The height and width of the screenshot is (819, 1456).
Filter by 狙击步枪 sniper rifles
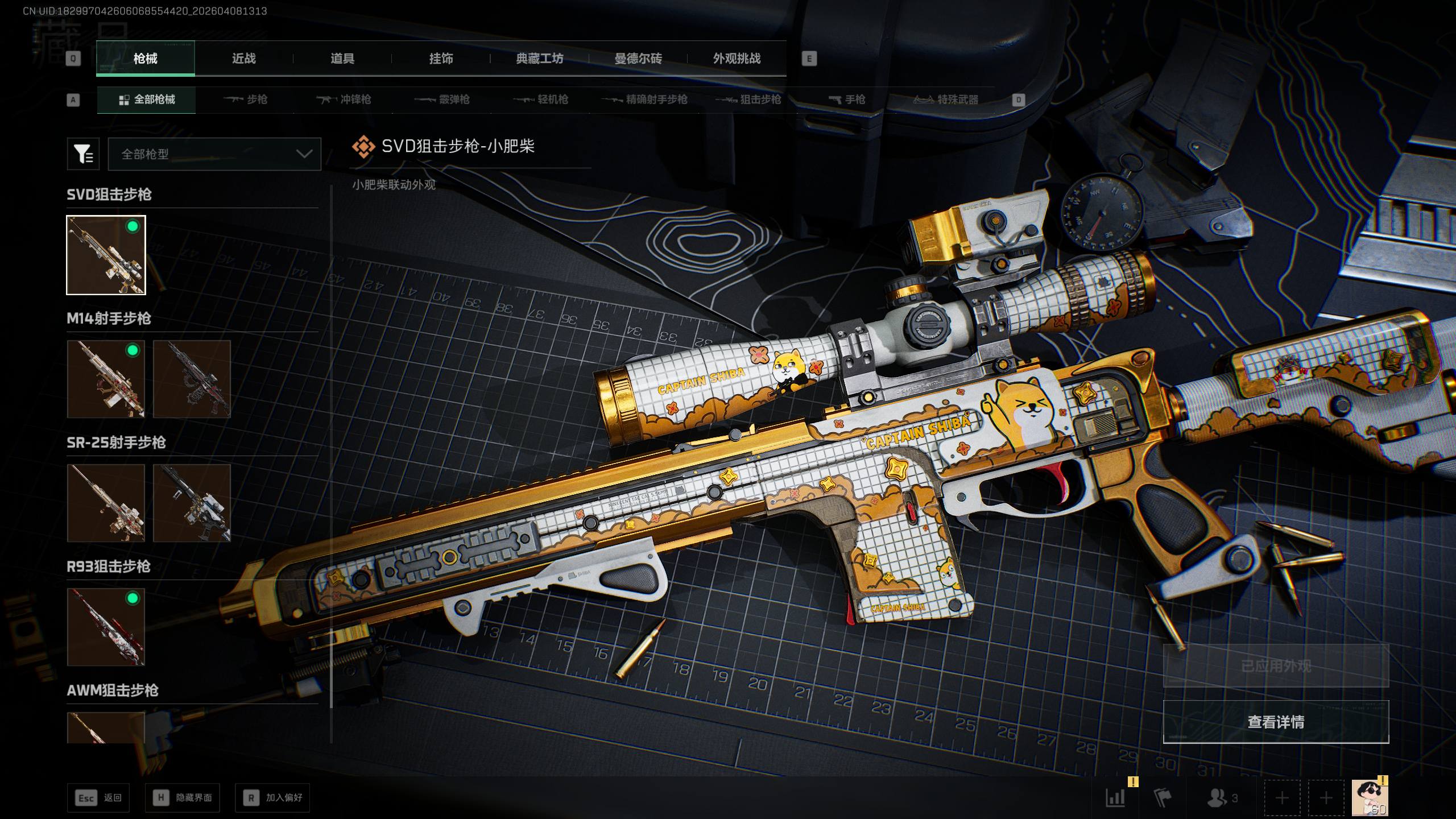pyautogui.click(x=748, y=100)
